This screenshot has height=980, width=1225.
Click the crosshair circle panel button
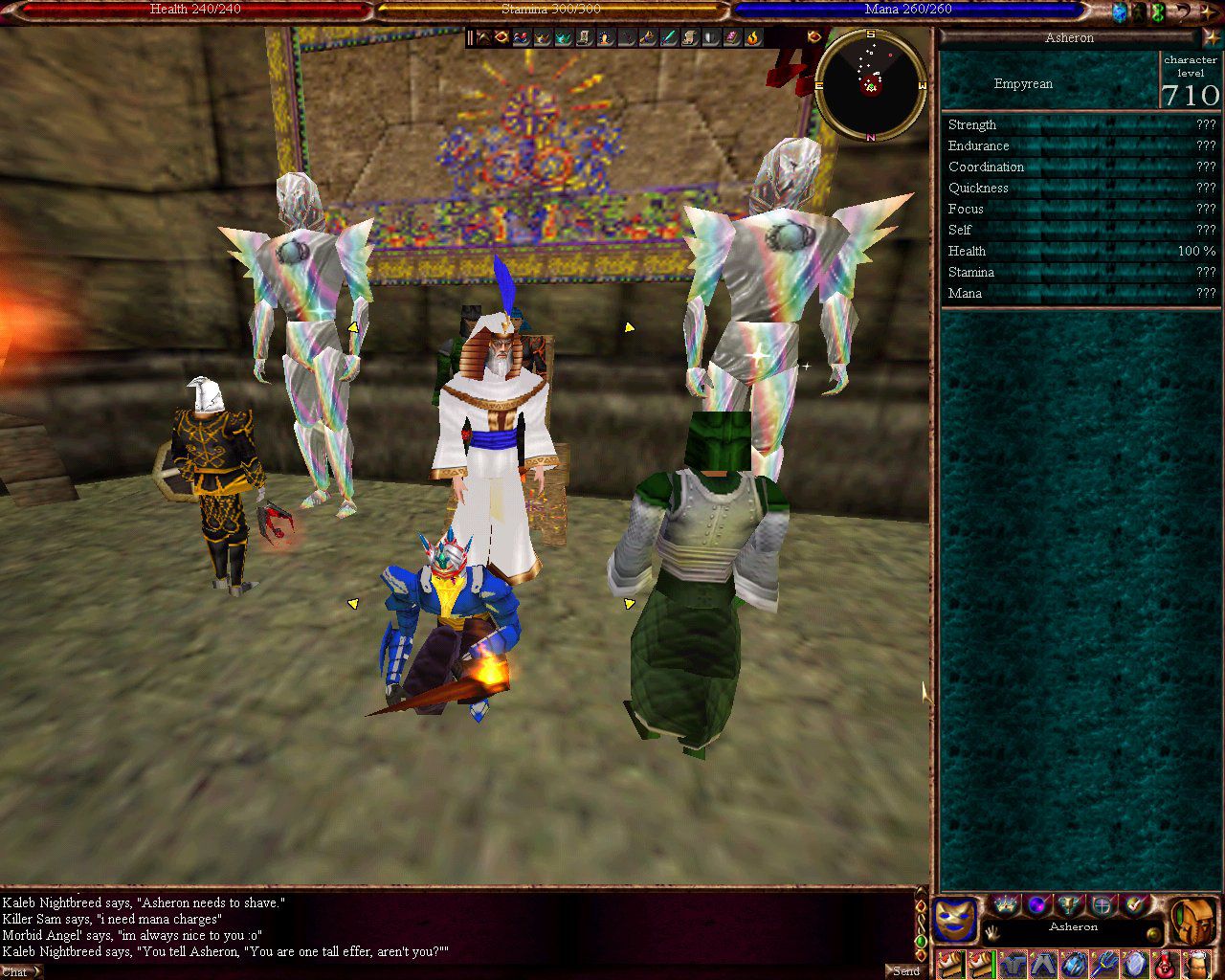click(x=1102, y=904)
